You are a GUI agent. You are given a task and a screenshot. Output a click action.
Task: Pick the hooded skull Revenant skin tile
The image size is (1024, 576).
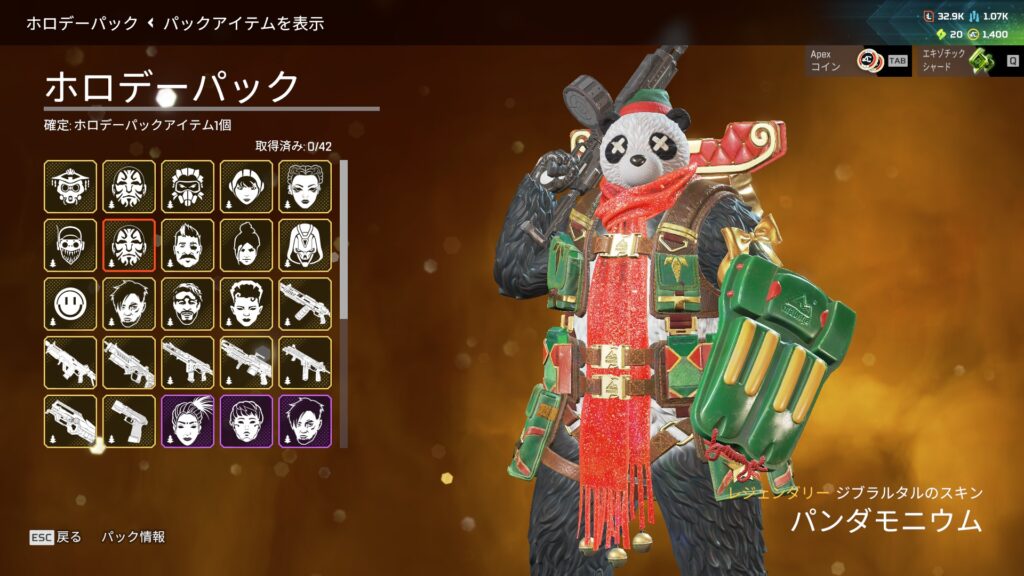point(305,246)
